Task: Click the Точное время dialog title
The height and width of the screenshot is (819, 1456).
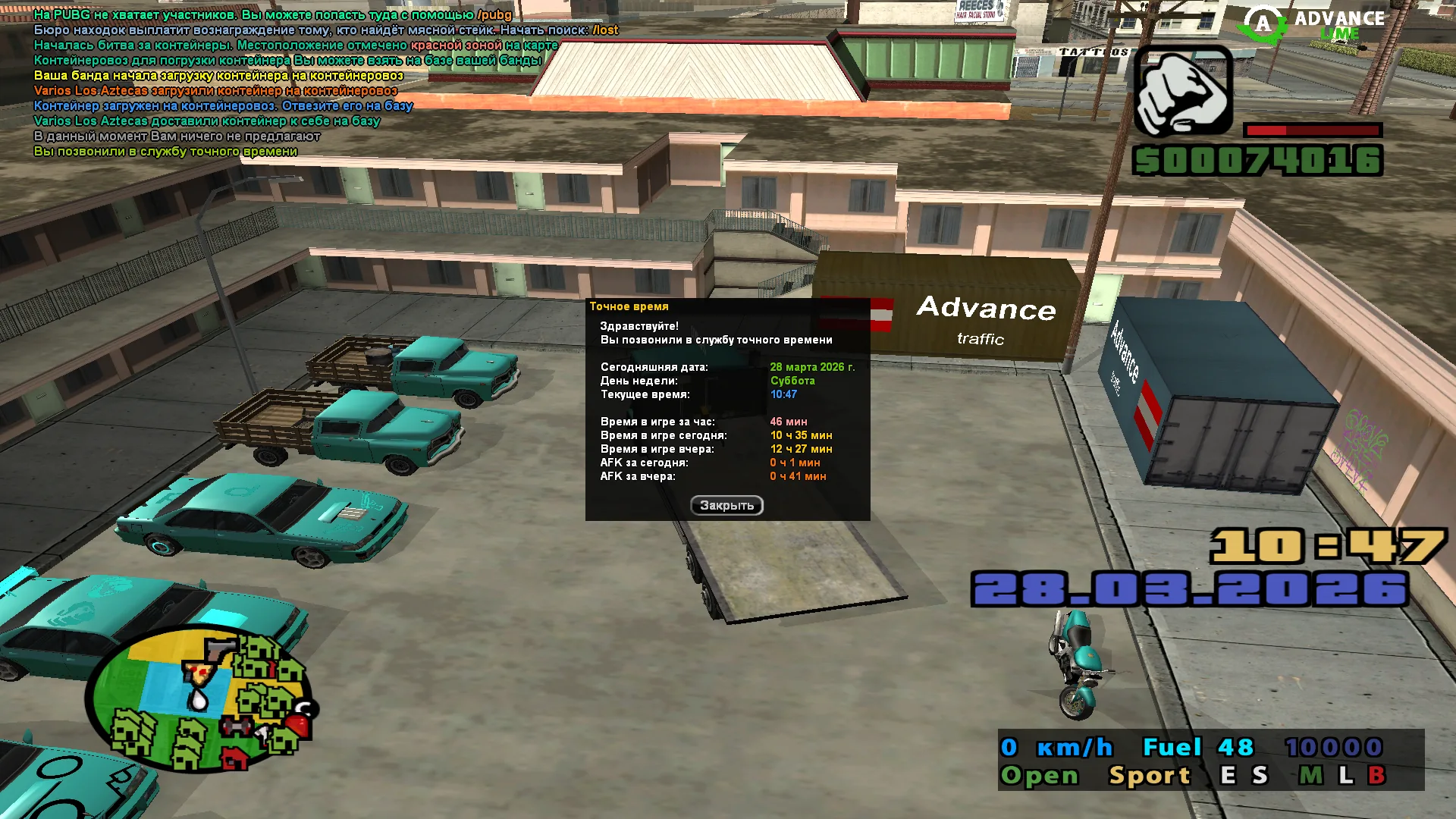Action: (629, 306)
